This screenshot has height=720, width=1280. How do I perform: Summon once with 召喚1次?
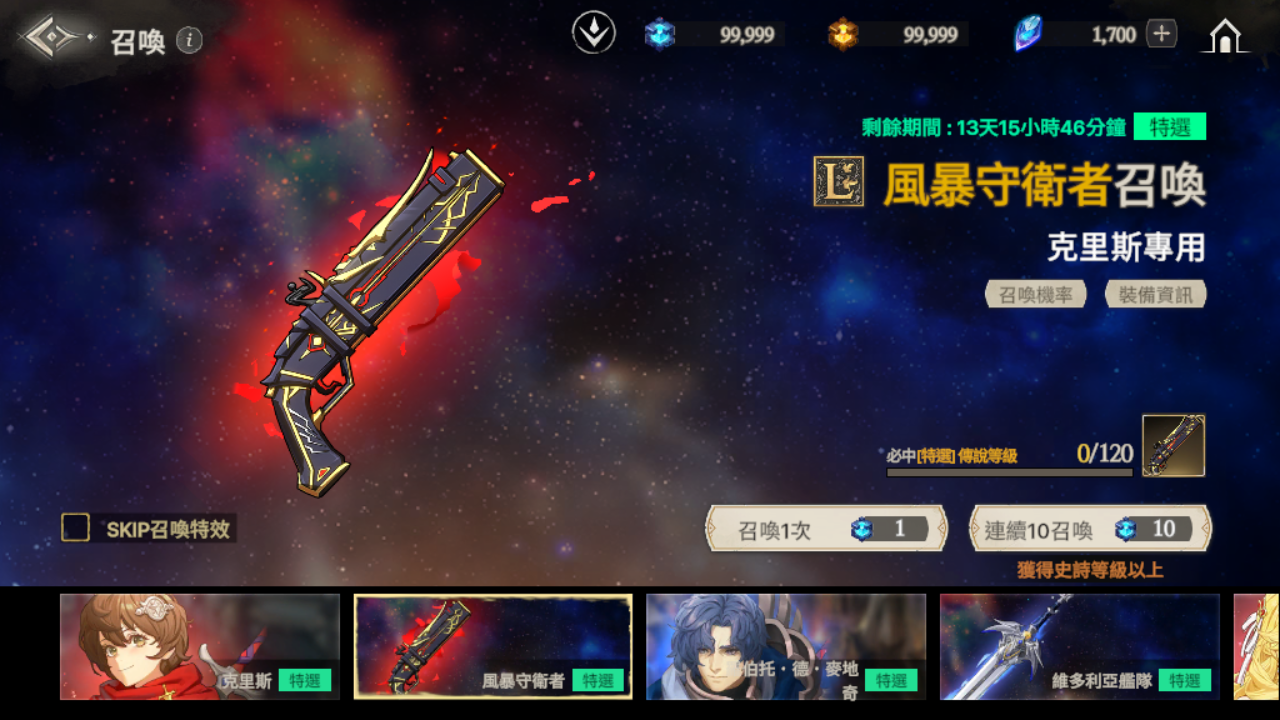tap(826, 529)
